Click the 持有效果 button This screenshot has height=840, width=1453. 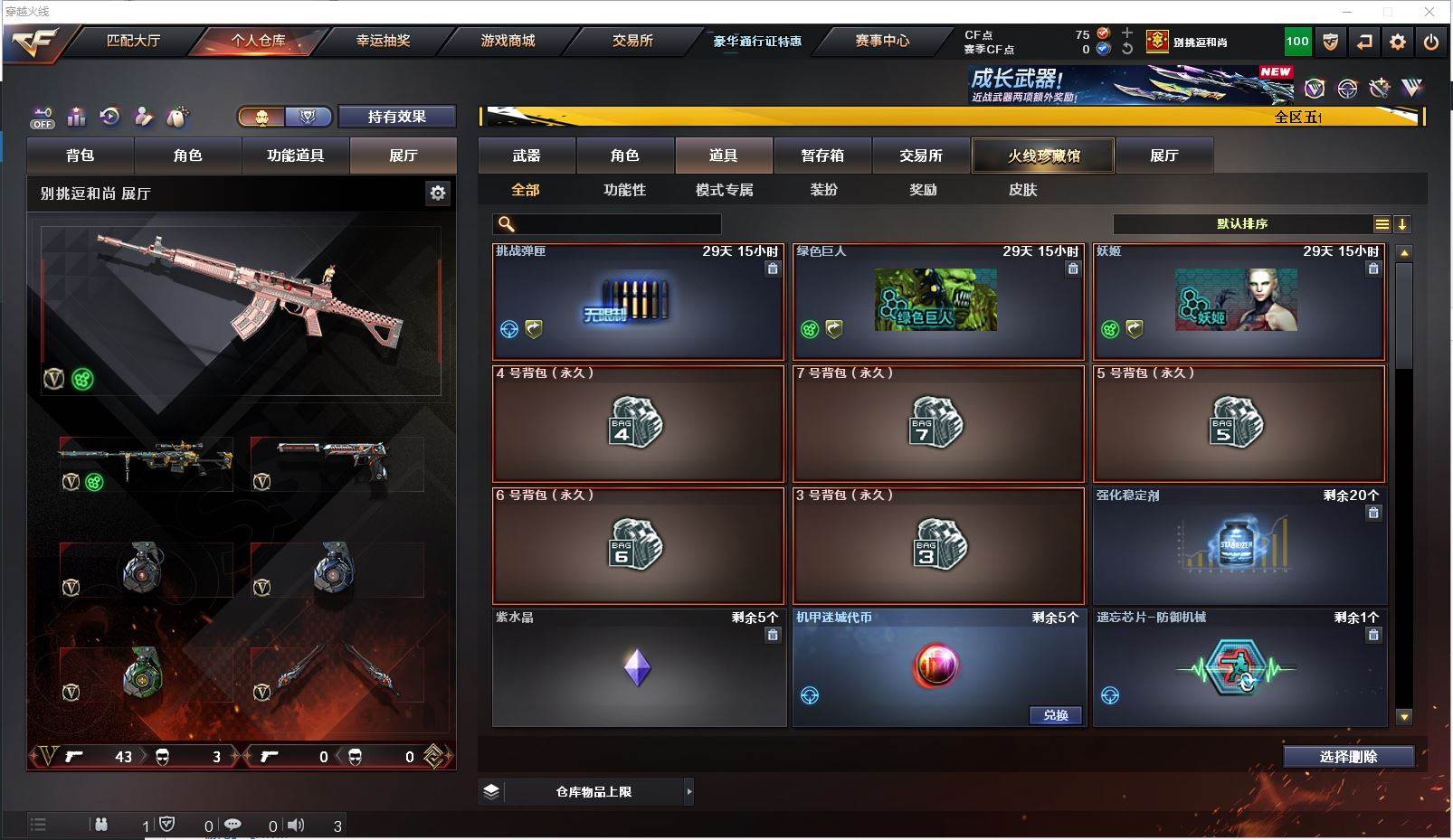(396, 117)
